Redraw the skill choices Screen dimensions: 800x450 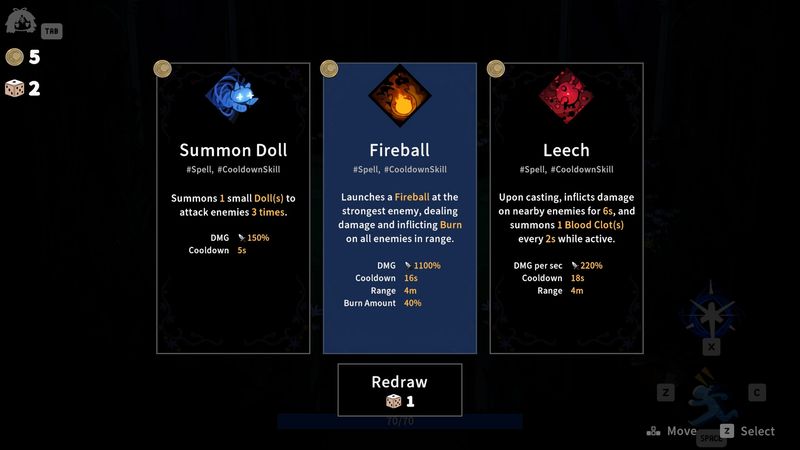[399, 390]
